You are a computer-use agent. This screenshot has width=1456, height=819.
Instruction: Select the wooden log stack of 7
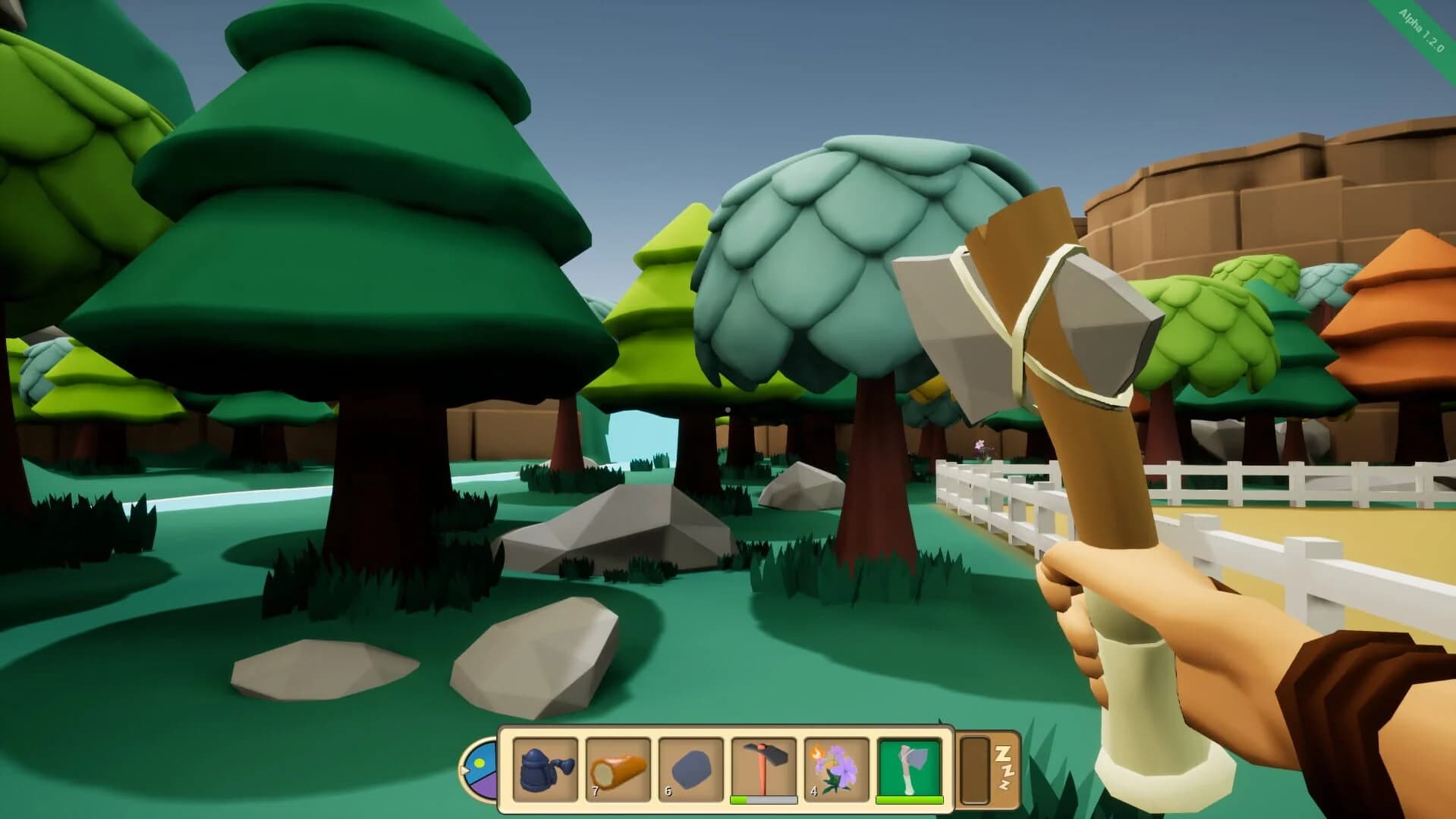617,767
